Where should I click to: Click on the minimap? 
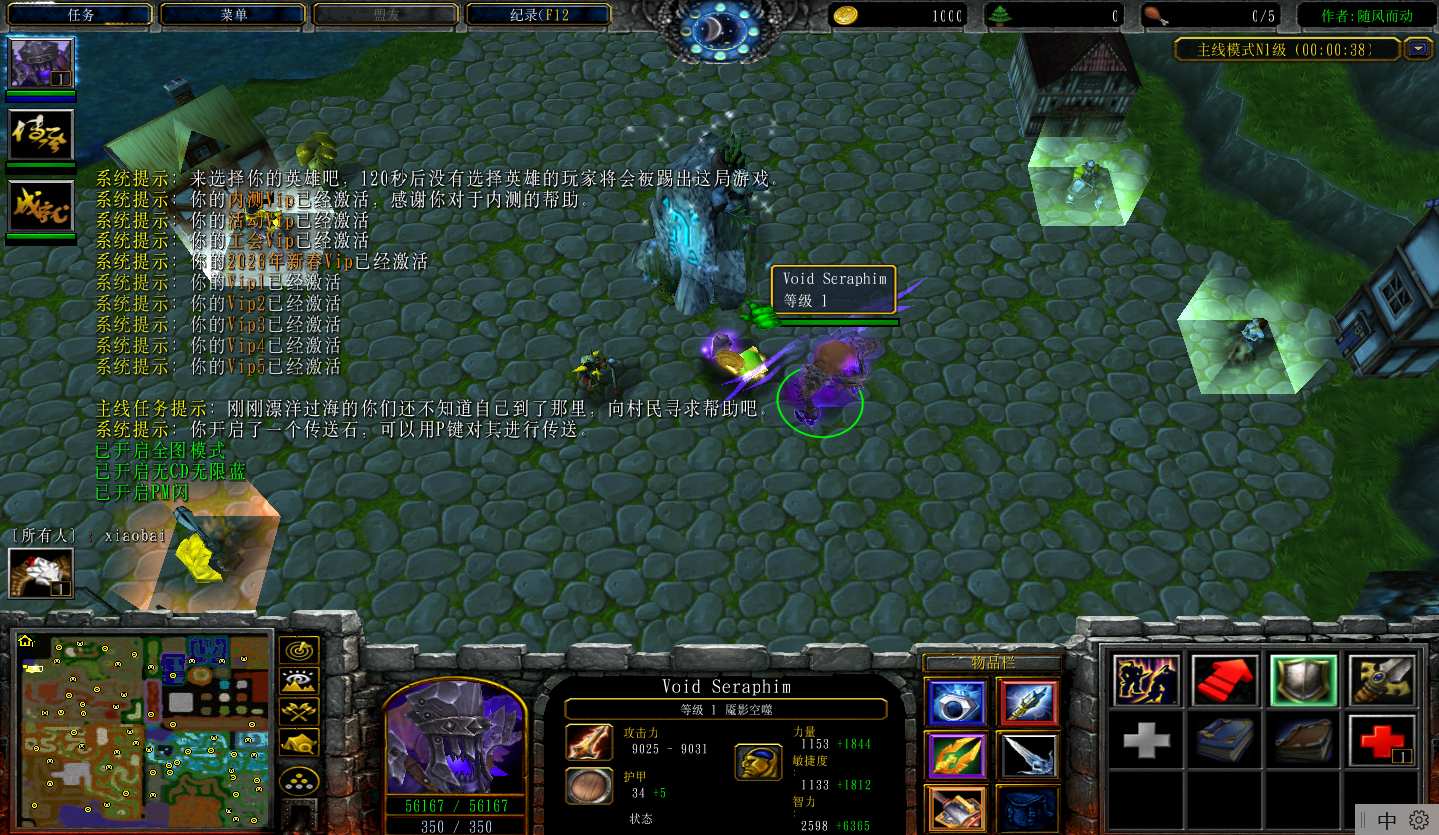click(x=144, y=732)
